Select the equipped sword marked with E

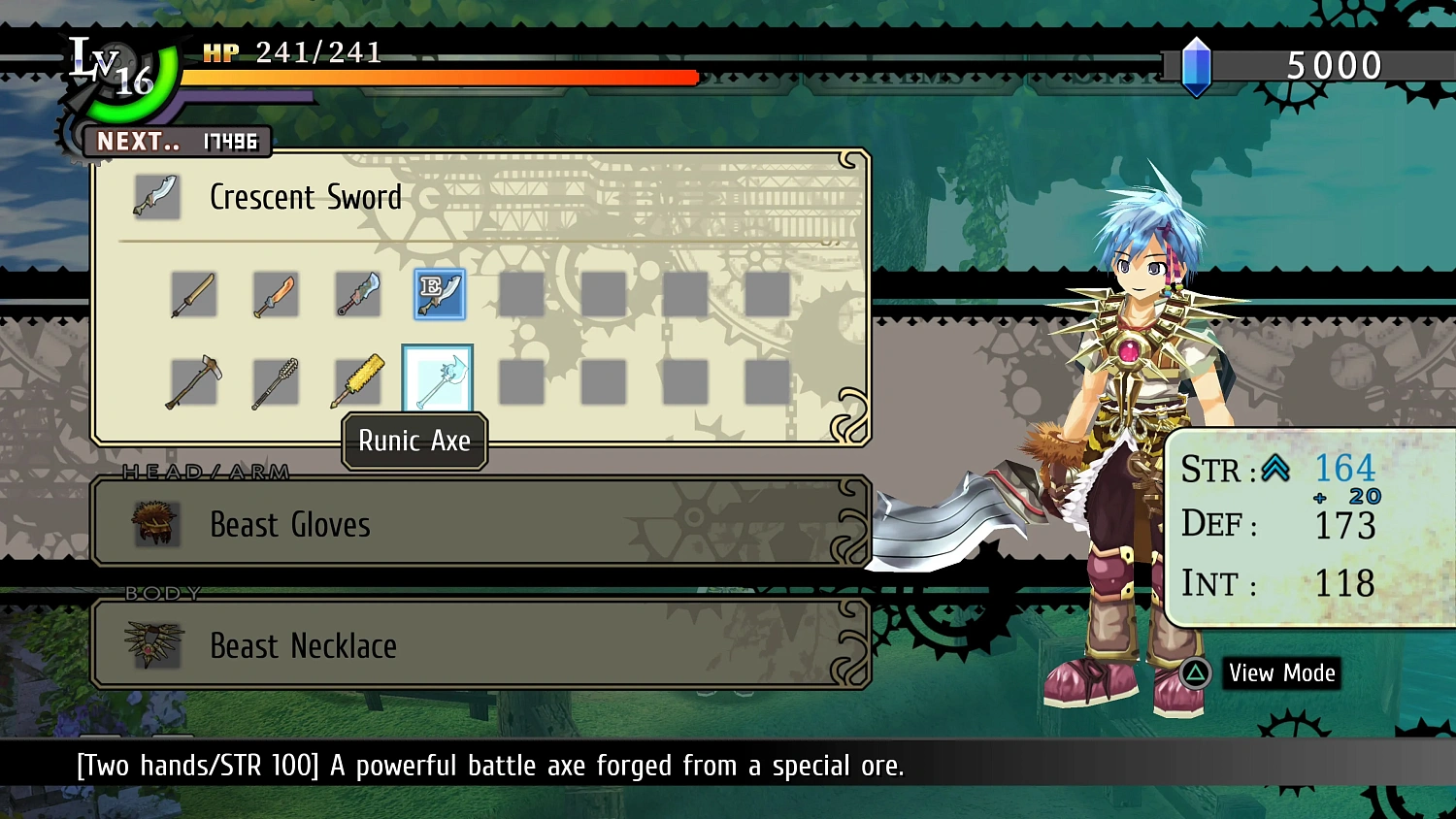pos(439,294)
